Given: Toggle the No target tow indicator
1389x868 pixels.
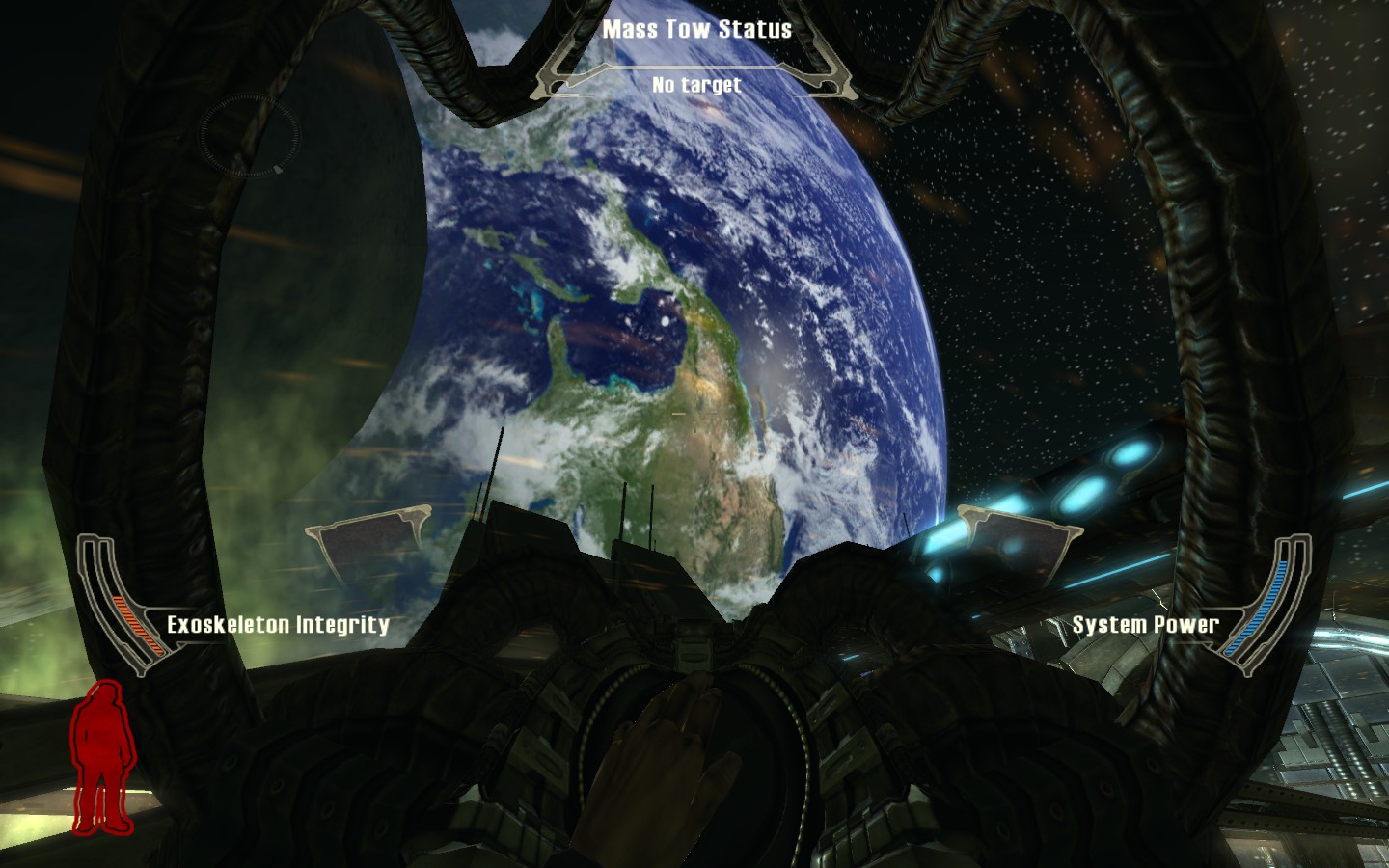Looking at the screenshot, I should (697, 85).
